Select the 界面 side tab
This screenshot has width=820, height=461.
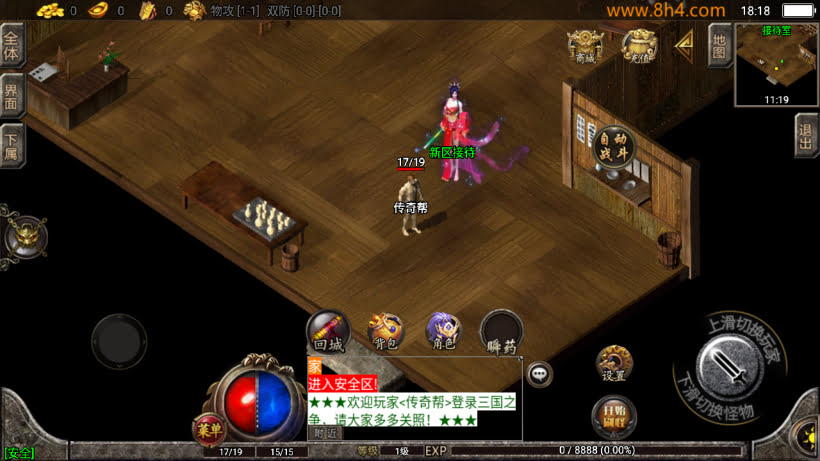12,96
